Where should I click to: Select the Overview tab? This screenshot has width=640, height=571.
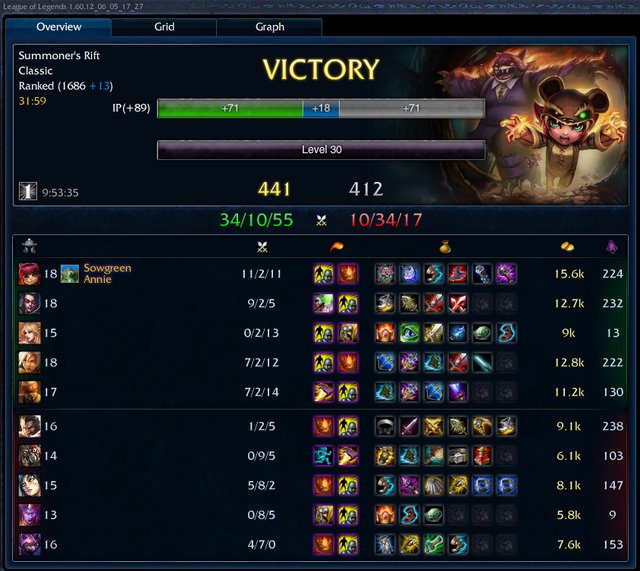(58, 27)
